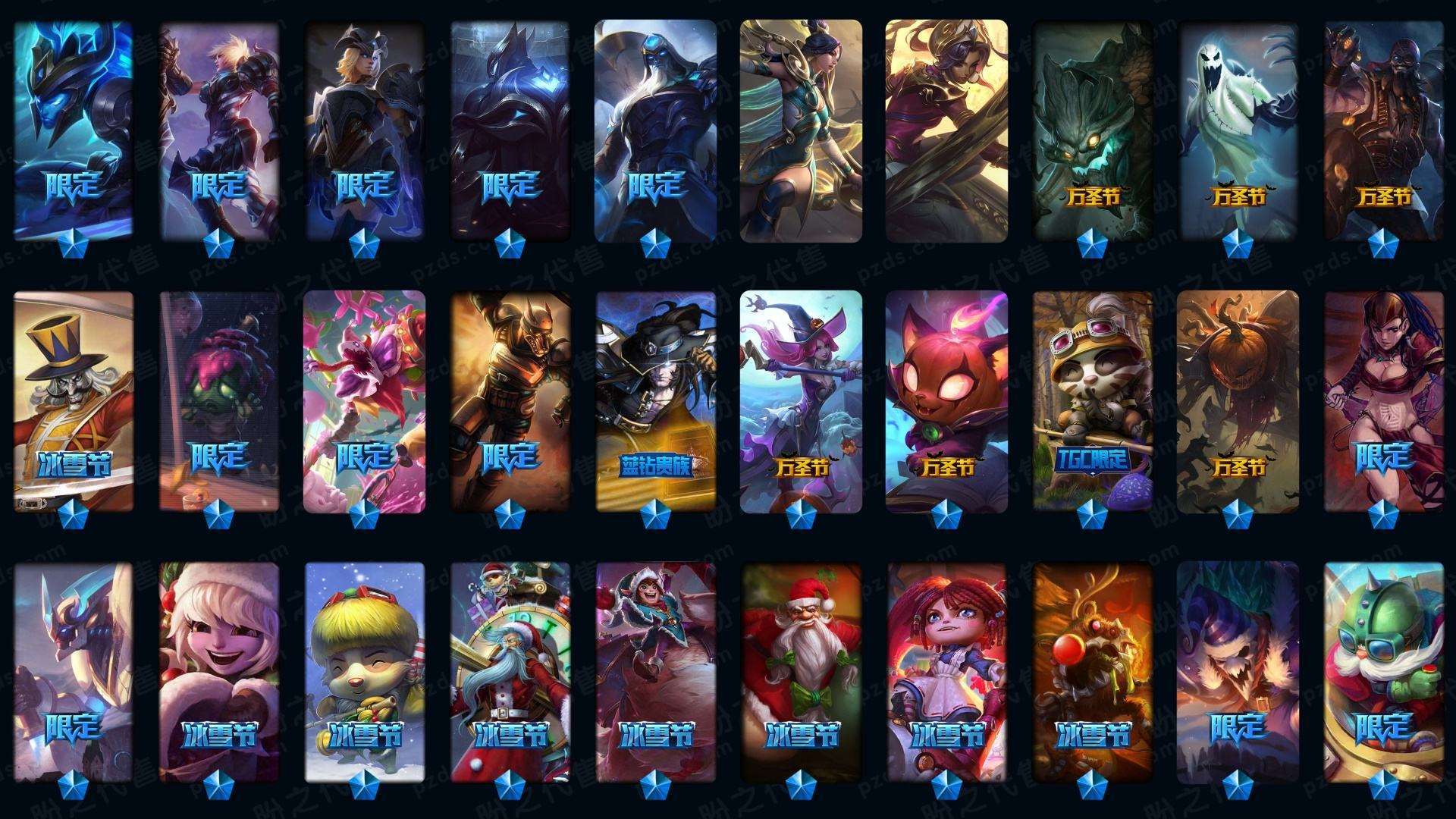Select the 蓝钻贵族 card-dealer skin
The width and height of the screenshot is (1456, 819).
pyautogui.click(x=655, y=400)
